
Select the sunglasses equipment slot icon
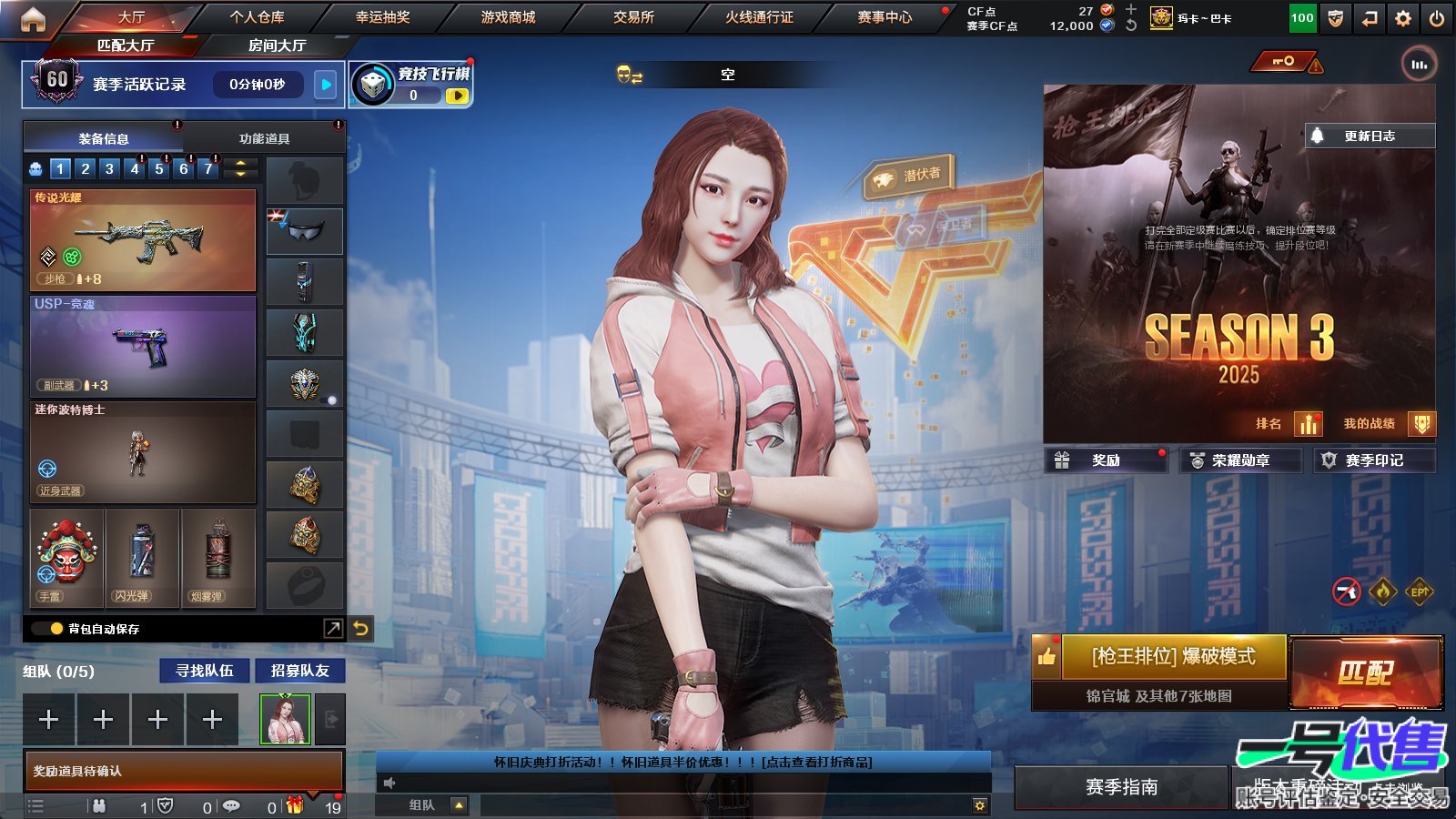[x=304, y=230]
